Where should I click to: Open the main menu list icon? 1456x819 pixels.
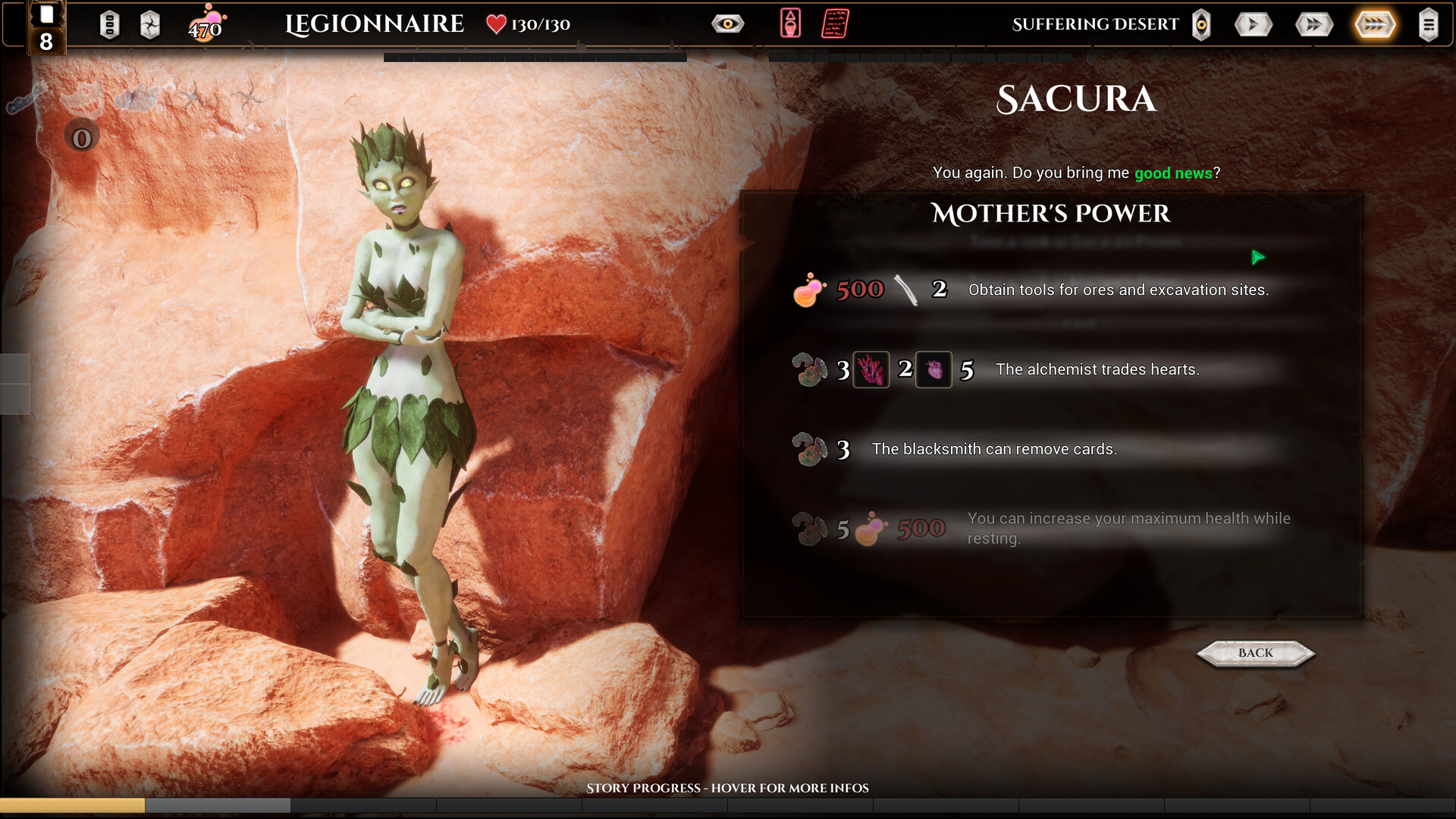tap(1428, 24)
